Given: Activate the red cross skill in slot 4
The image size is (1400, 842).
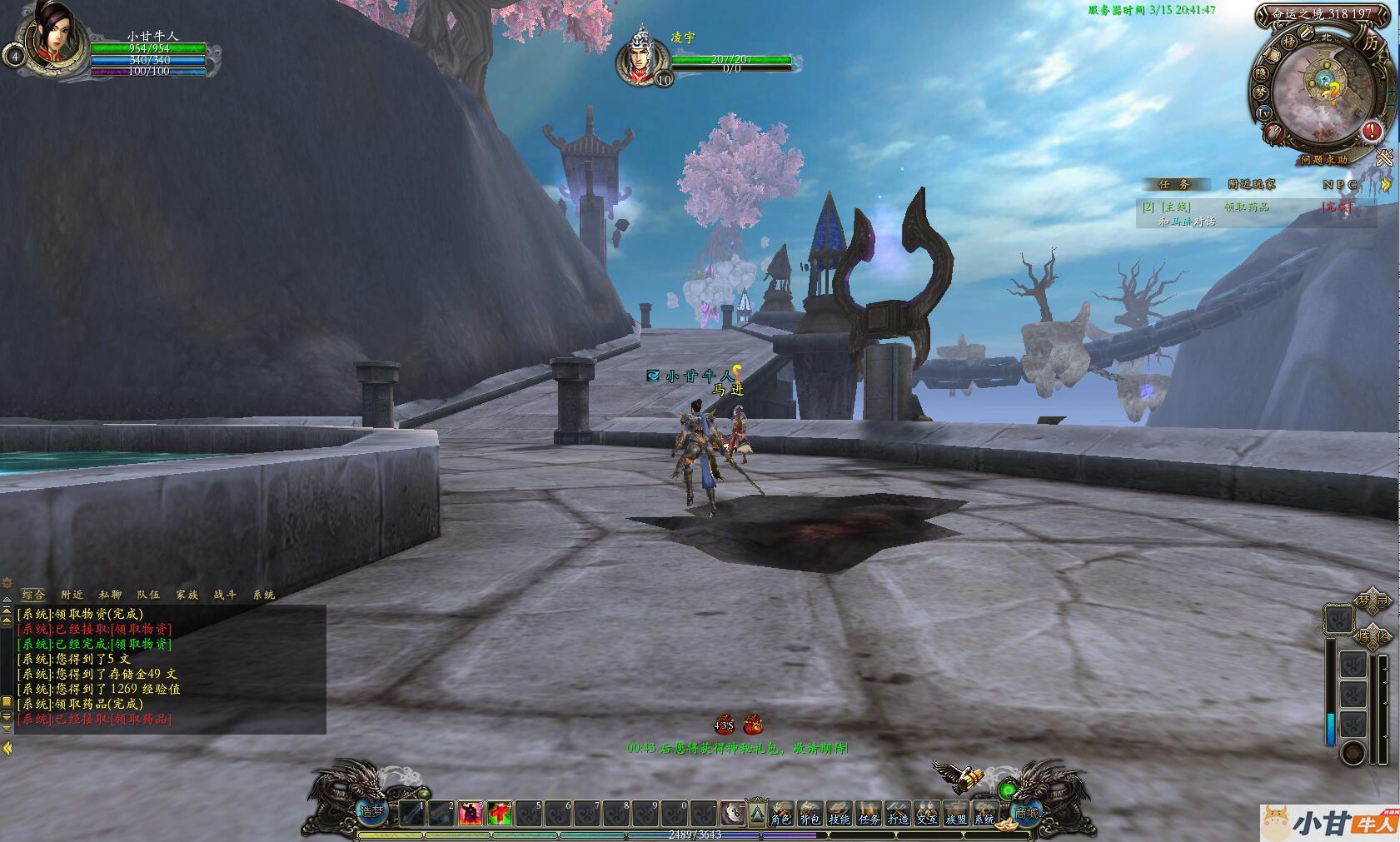Looking at the screenshot, I should click(500, 813).
